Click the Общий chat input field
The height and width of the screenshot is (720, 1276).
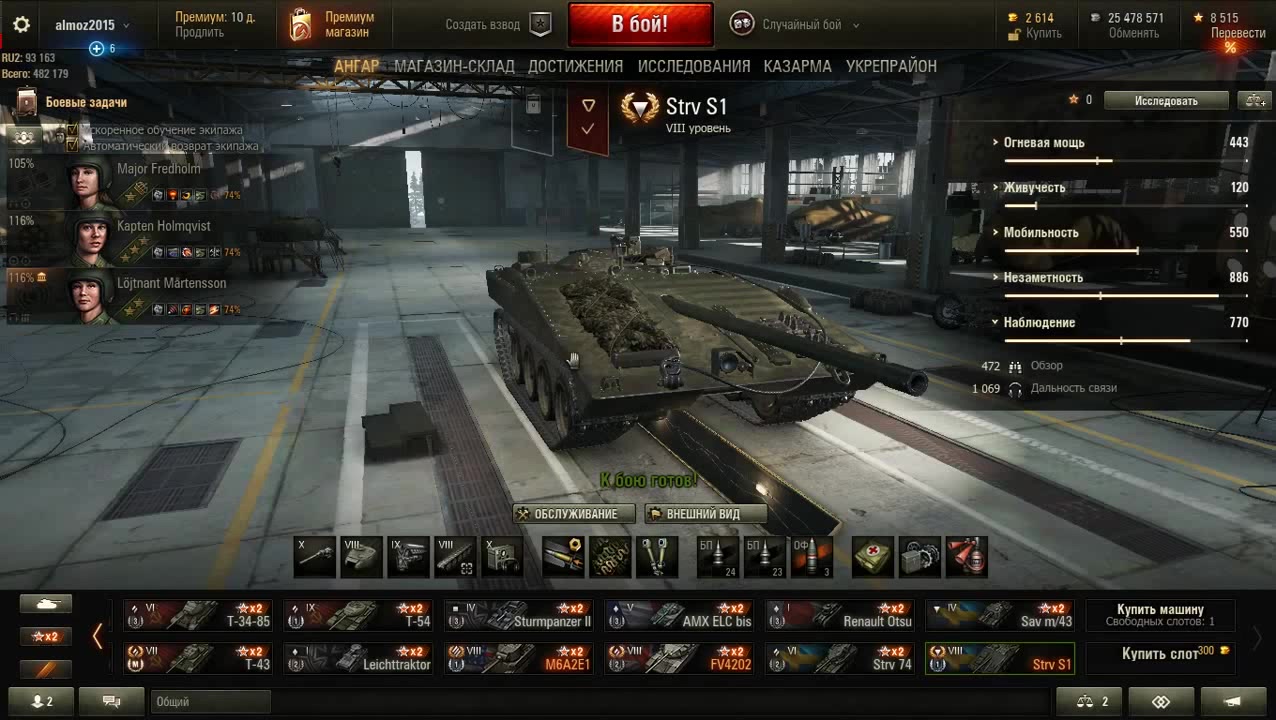click(x=212, y=702)
